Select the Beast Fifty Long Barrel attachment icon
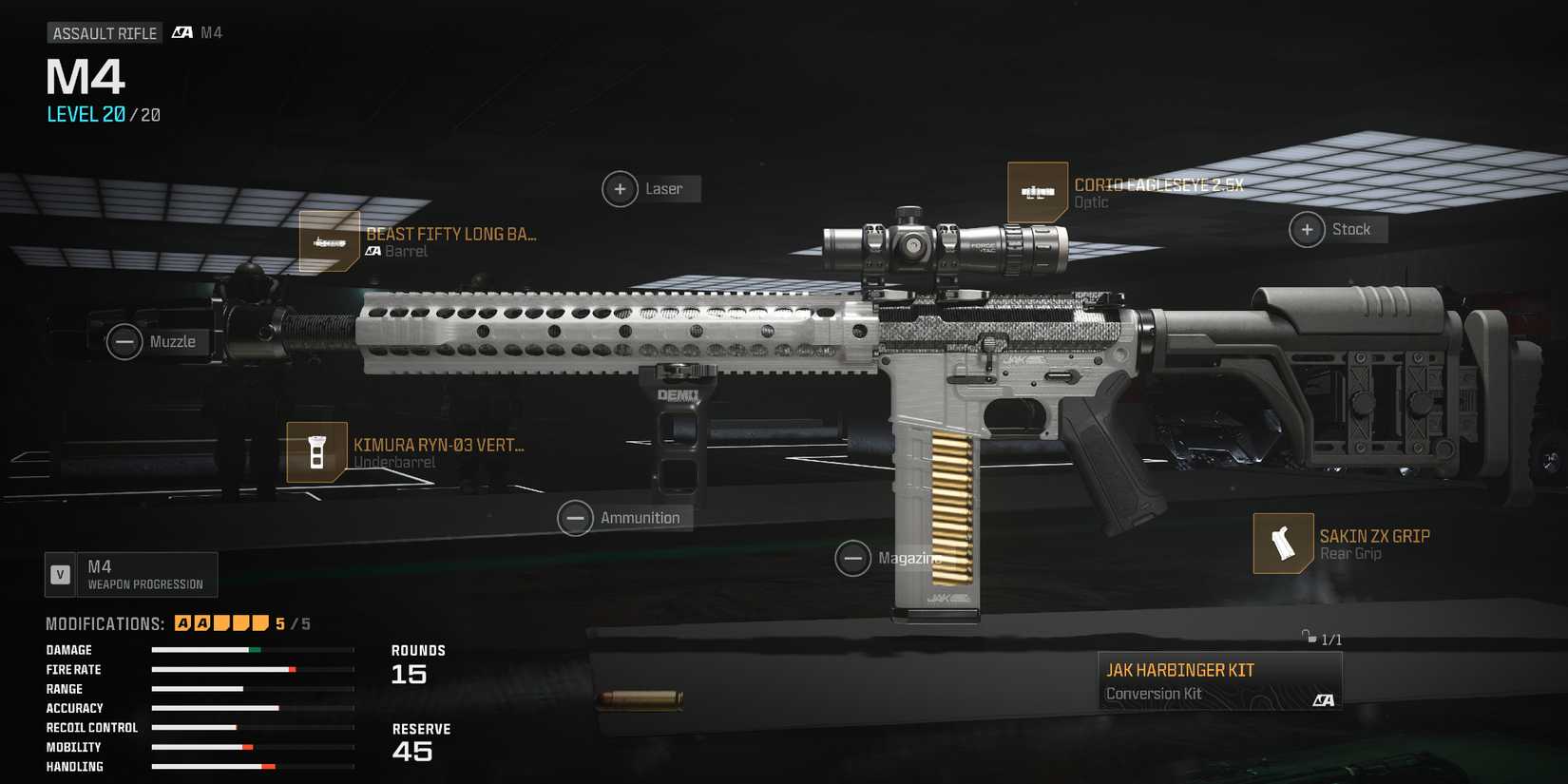Image resolution: width=1568 pixels, height=784 pixels. (329, 242)
